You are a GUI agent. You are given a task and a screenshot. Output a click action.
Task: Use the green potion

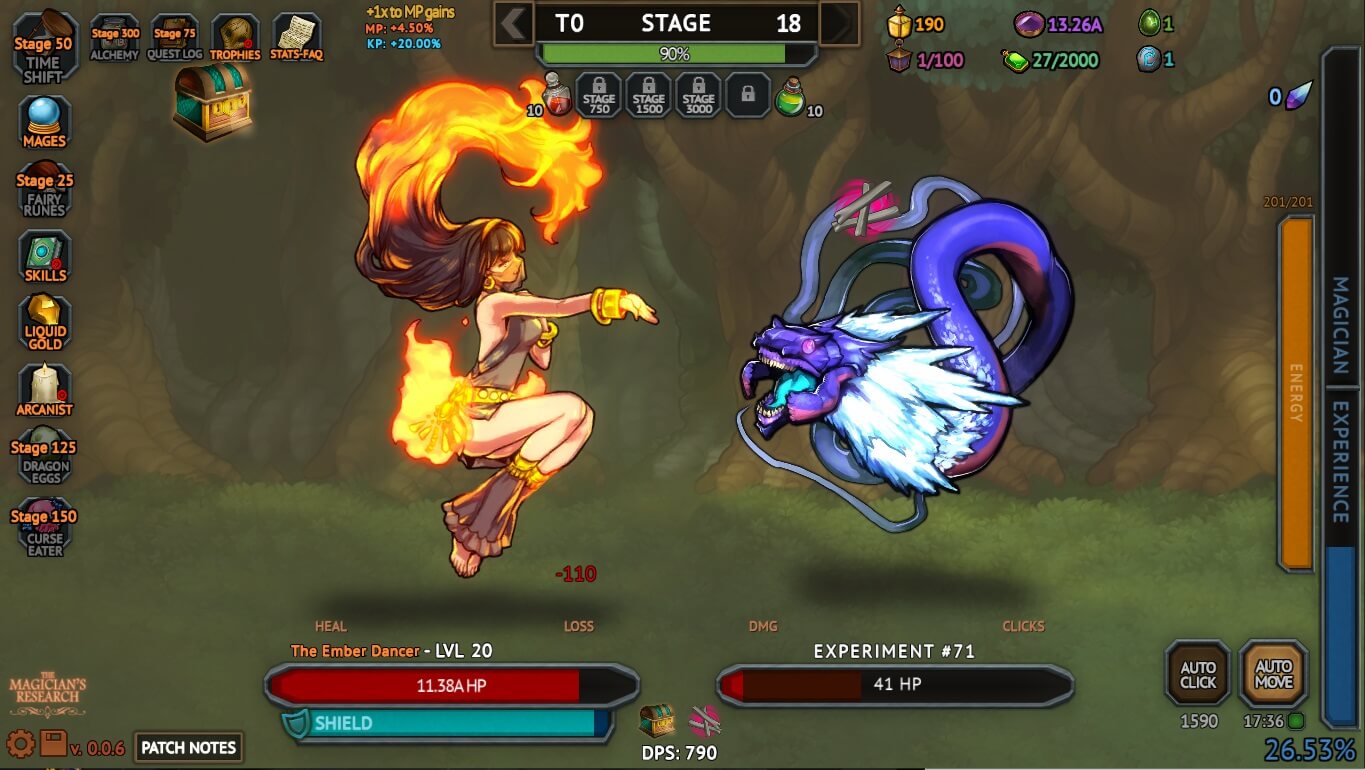point(791,96)
